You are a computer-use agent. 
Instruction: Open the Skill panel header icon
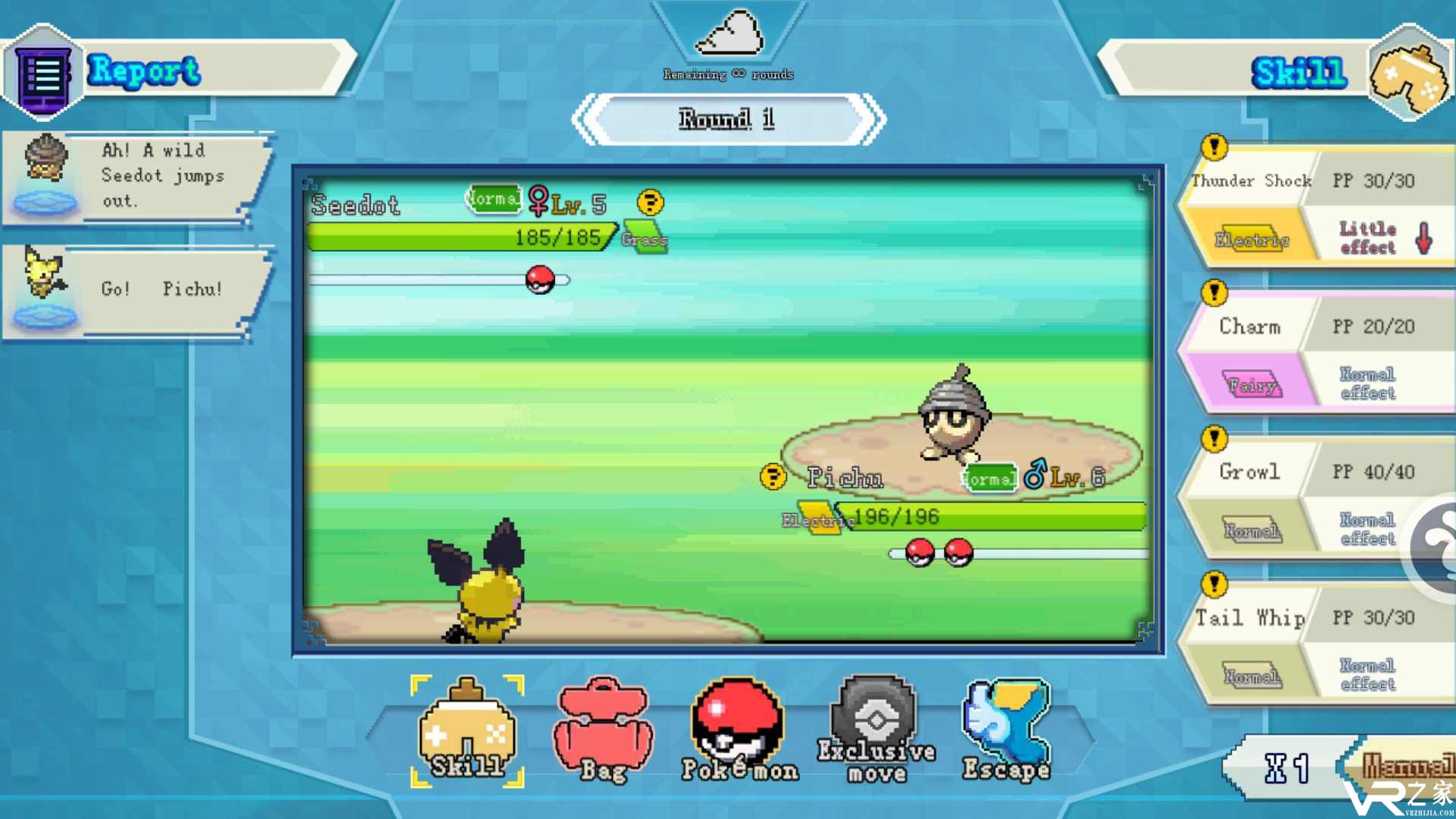tap(1408, 74)
